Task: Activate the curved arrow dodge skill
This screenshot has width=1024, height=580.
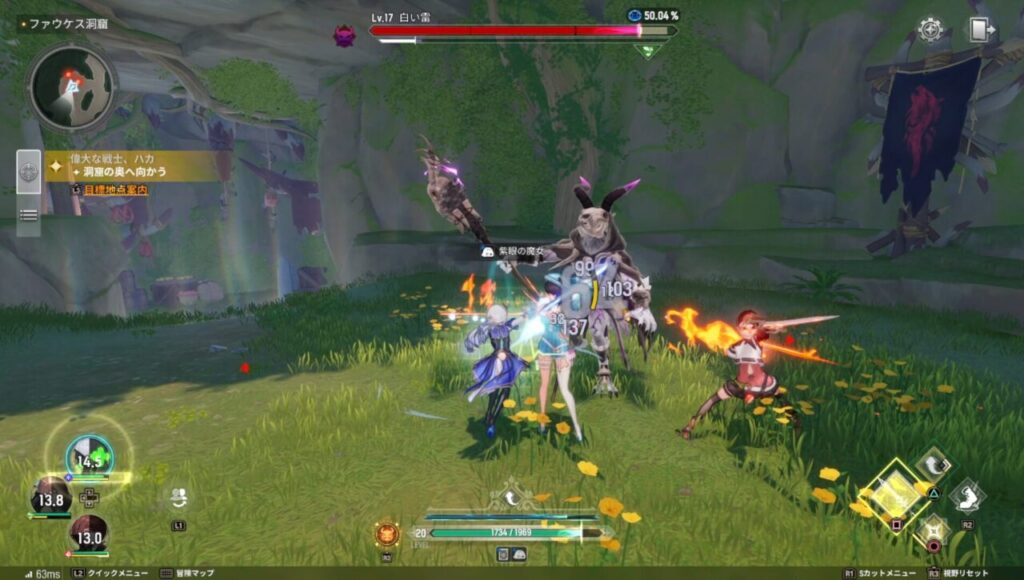Action: (932, 465)
